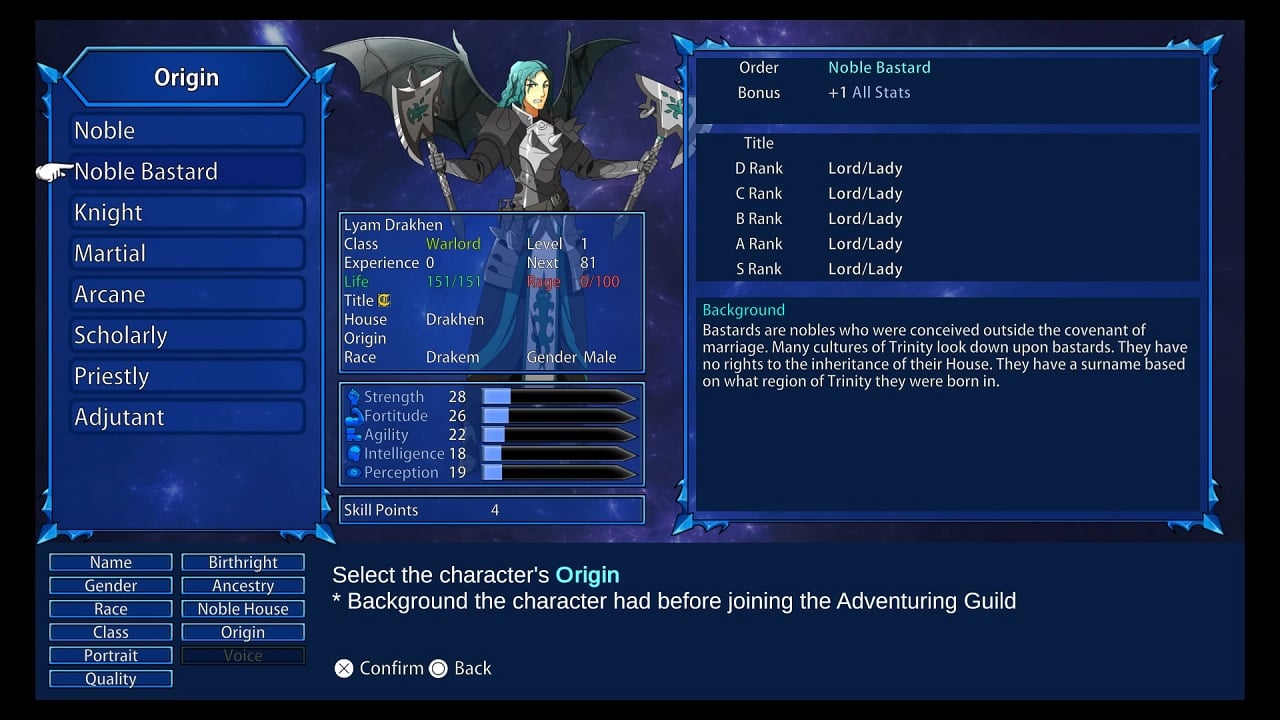
Task: Pick the Priestly origin
Action: coord(187,377)
